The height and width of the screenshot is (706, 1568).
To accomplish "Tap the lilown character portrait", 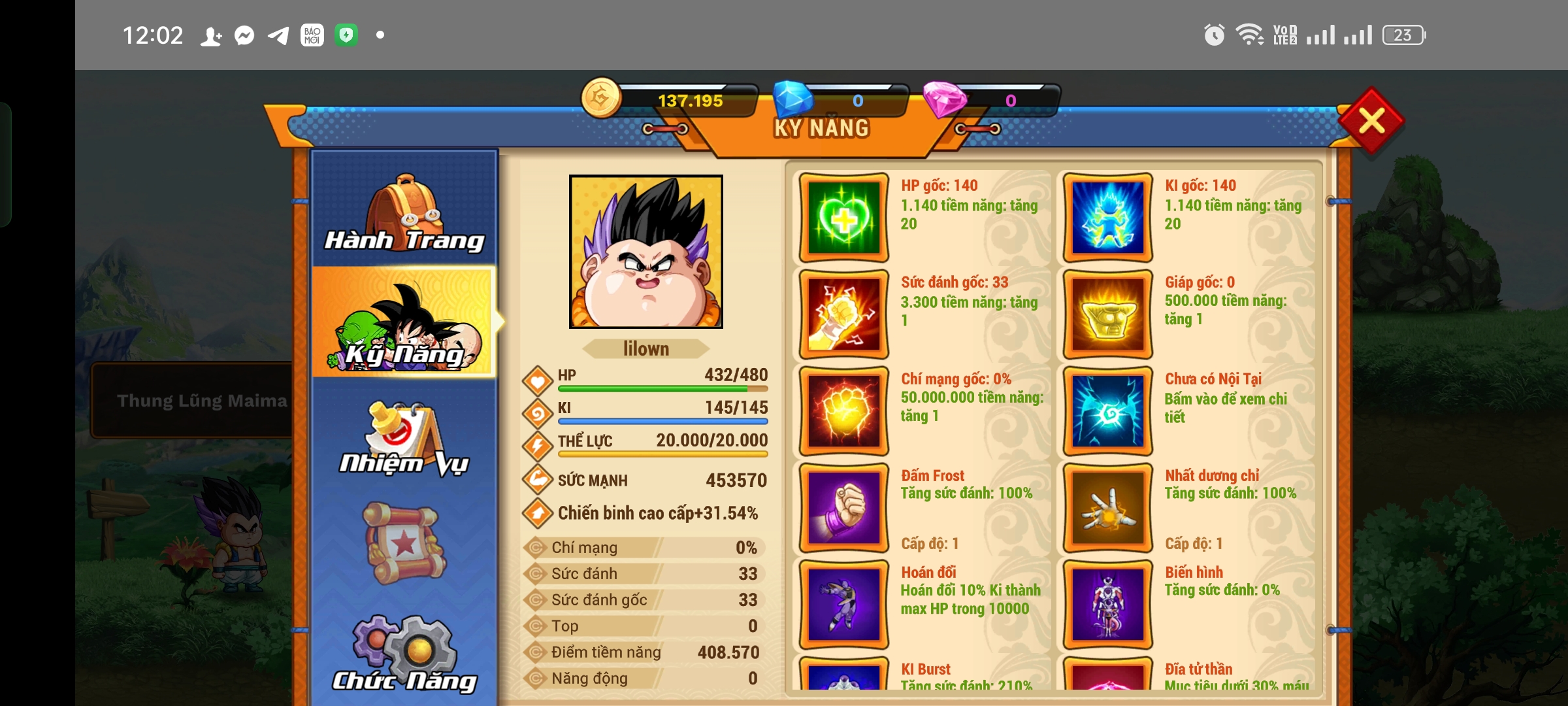I will tap(645, 252).
